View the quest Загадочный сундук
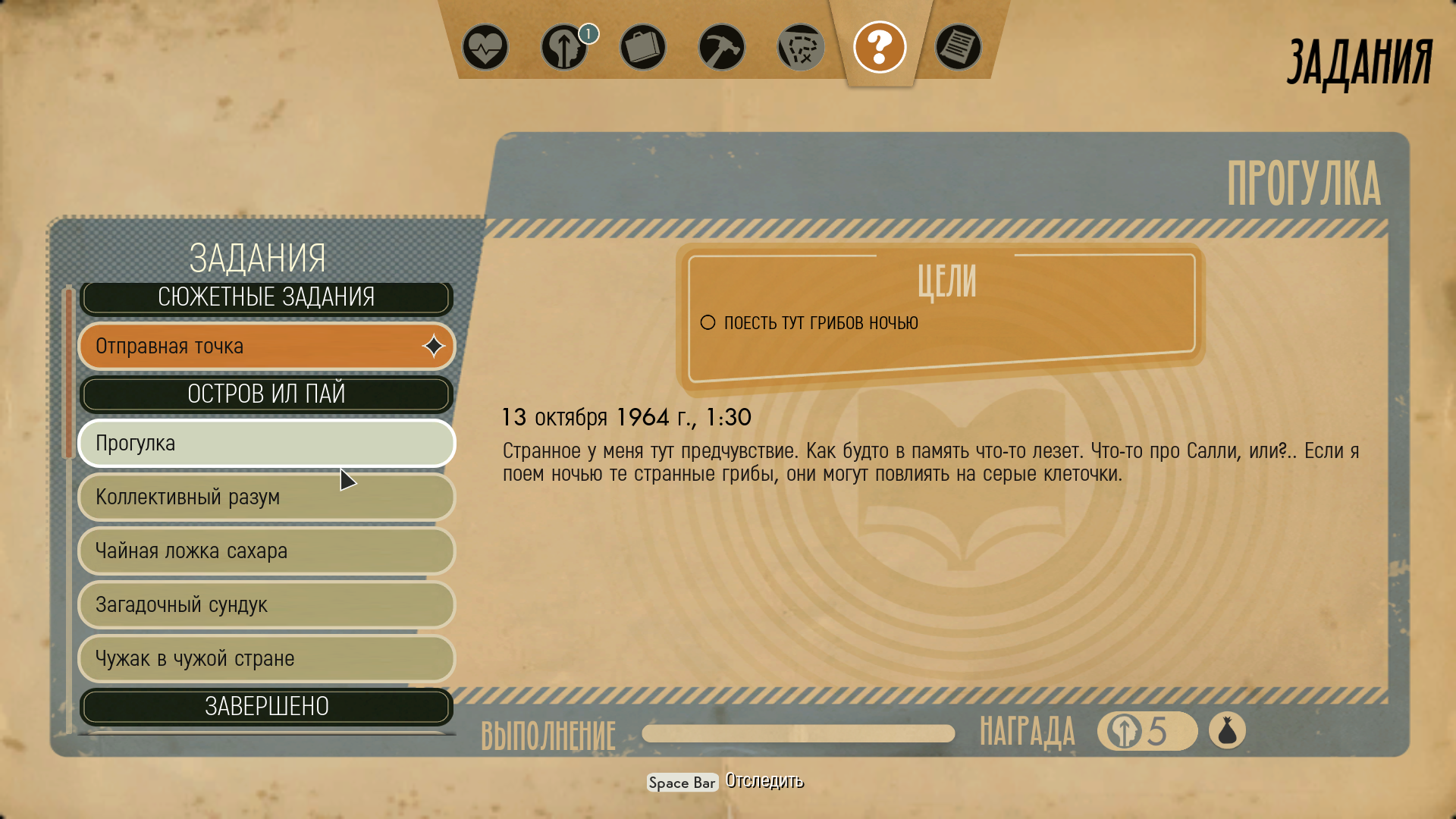1456x819 pixels. [266, 605]
